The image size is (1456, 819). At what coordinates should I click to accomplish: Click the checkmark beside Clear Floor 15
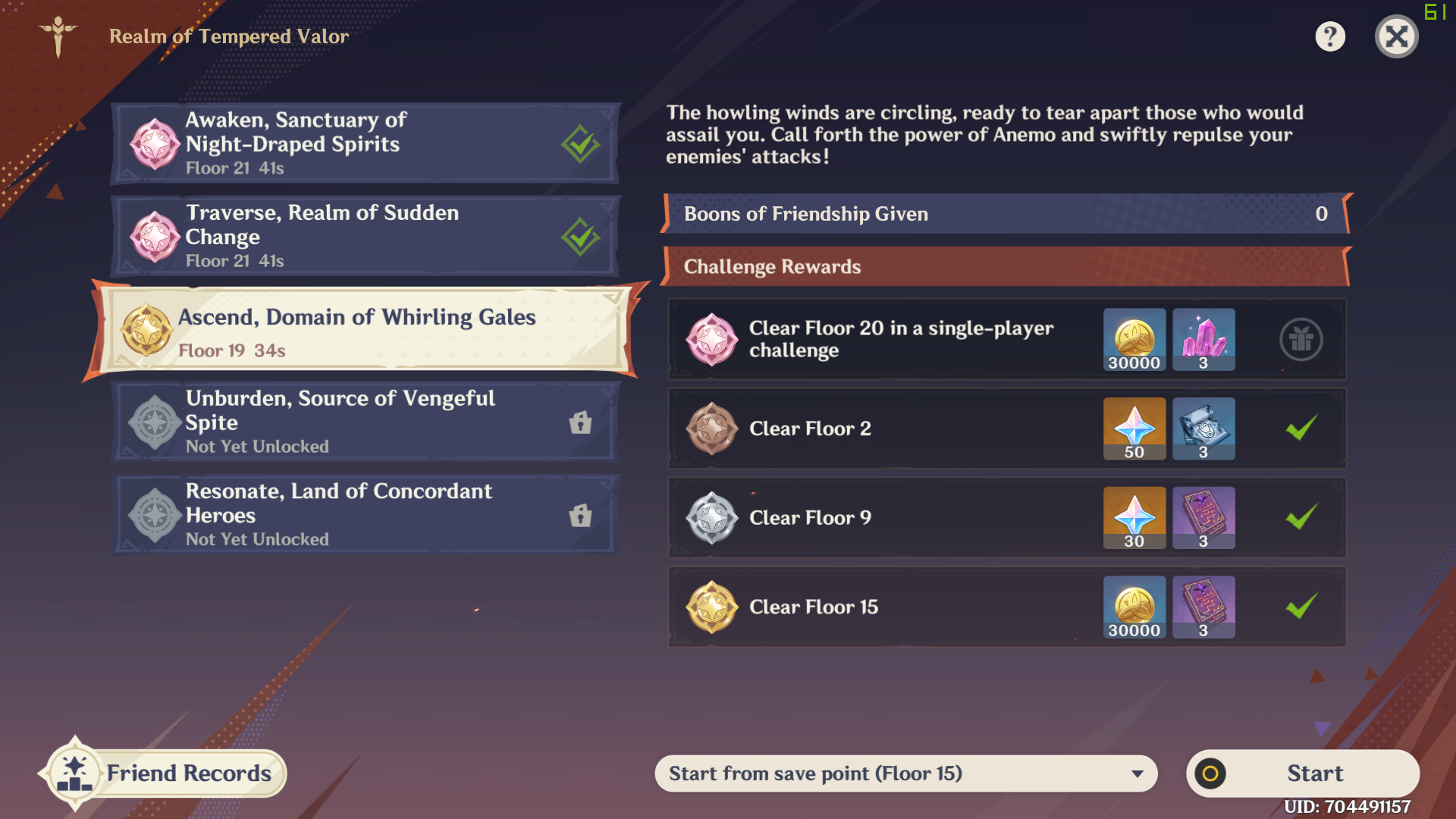(x=1301, y=607)
